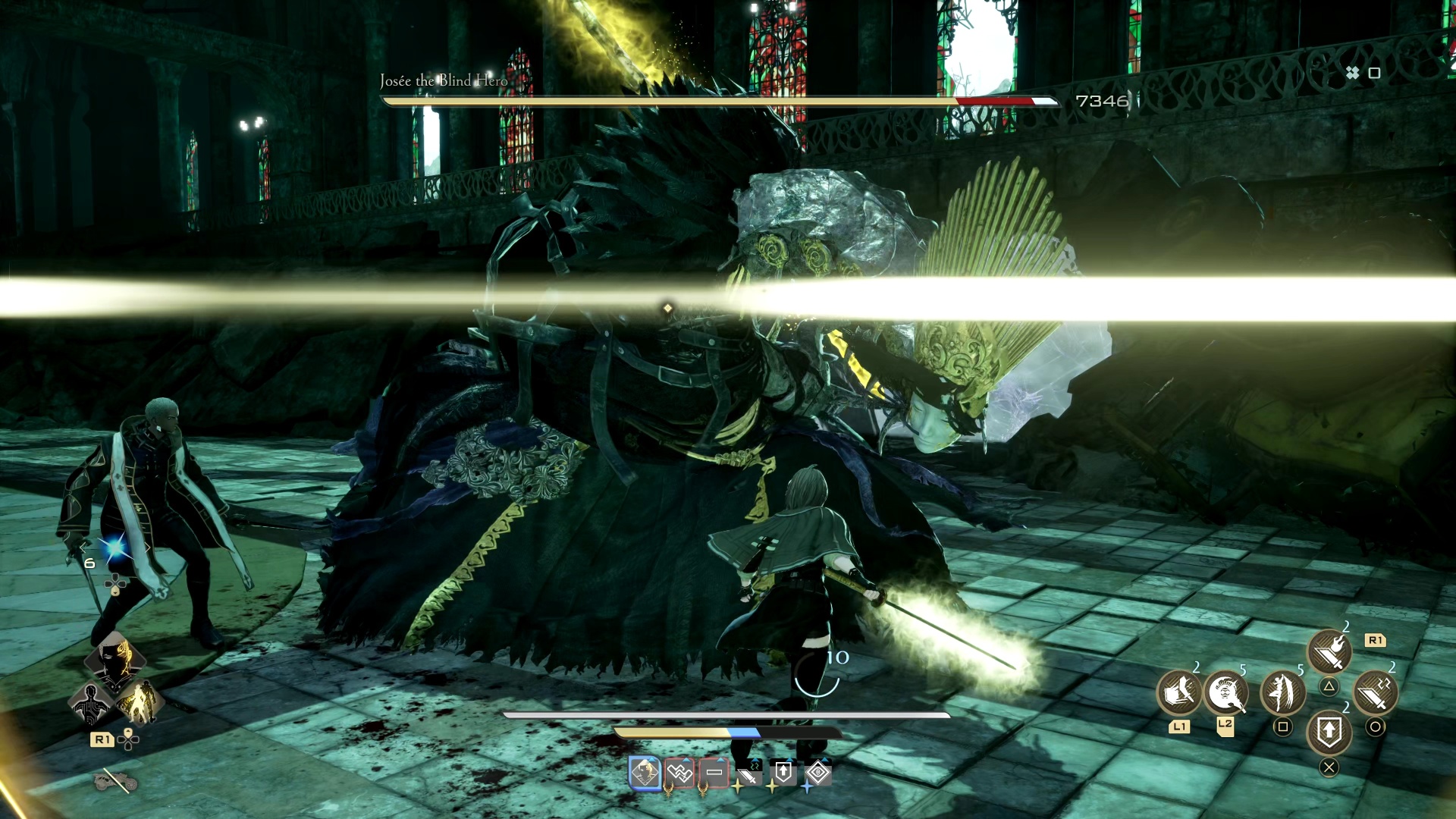Viewport: 1456px width, 819px height.
Task: Toggle the blue-highlighted character buff icon
Action: click(x=645, y=773)
